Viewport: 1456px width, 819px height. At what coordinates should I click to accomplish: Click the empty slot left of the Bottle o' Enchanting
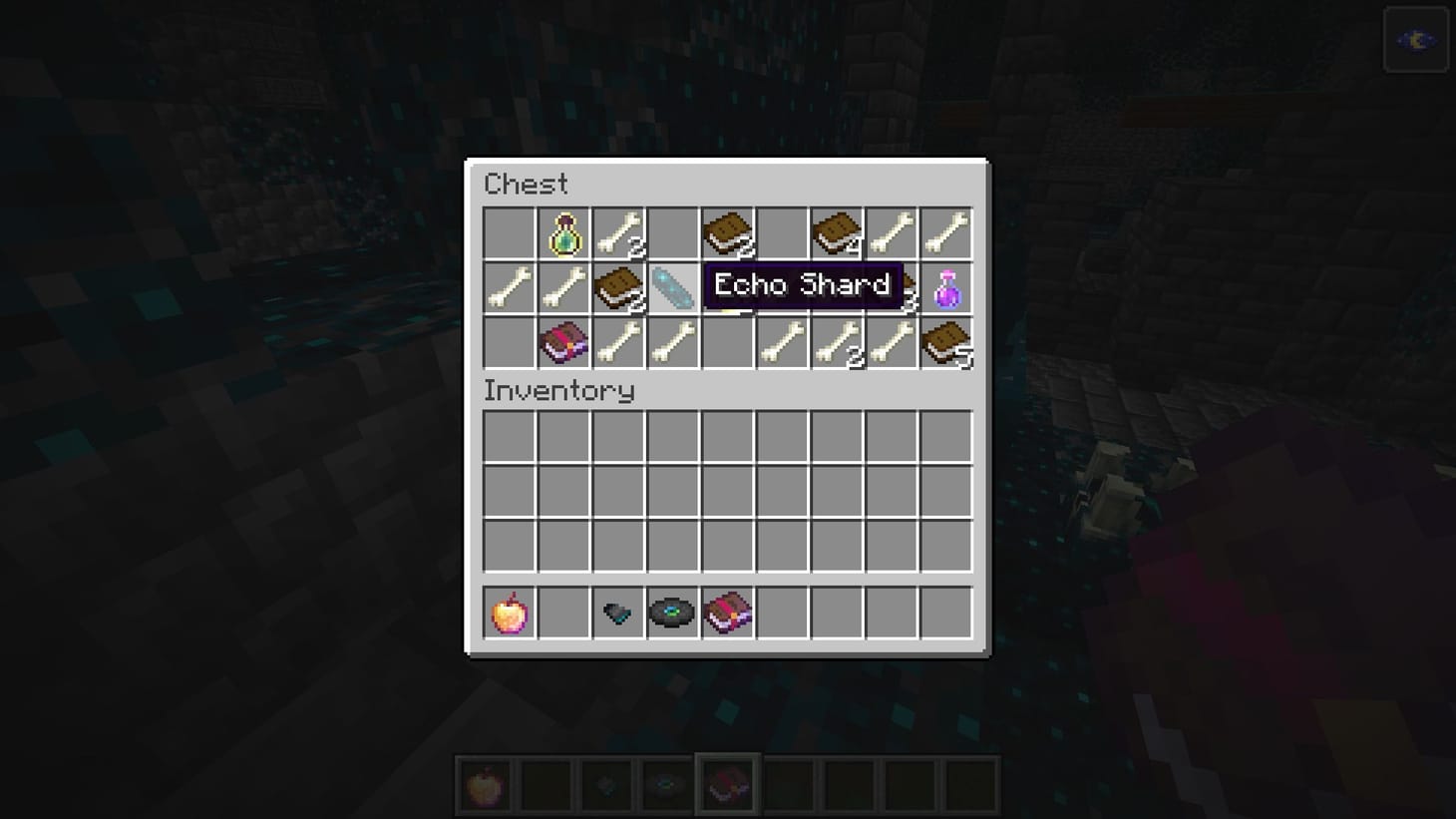pyautogui.click(x=509, y=231)
